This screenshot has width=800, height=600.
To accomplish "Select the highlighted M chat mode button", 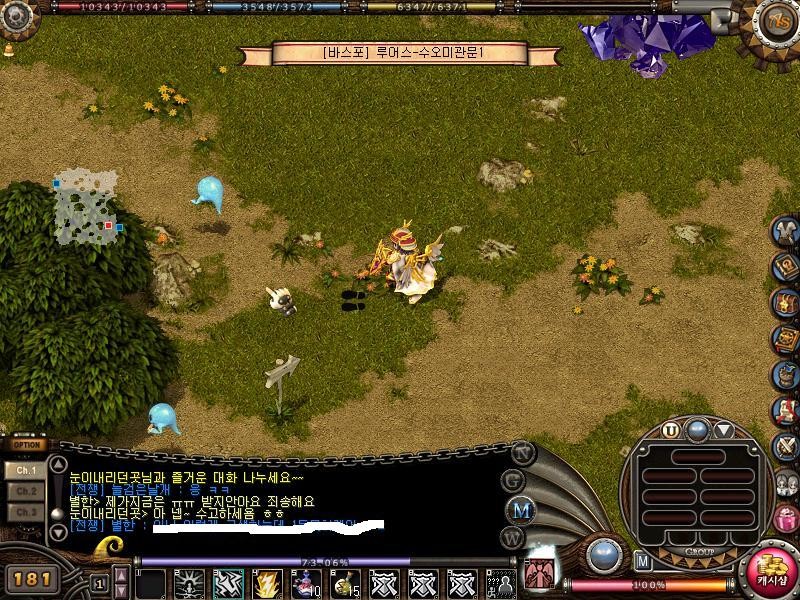I will (x=521, y=510).
